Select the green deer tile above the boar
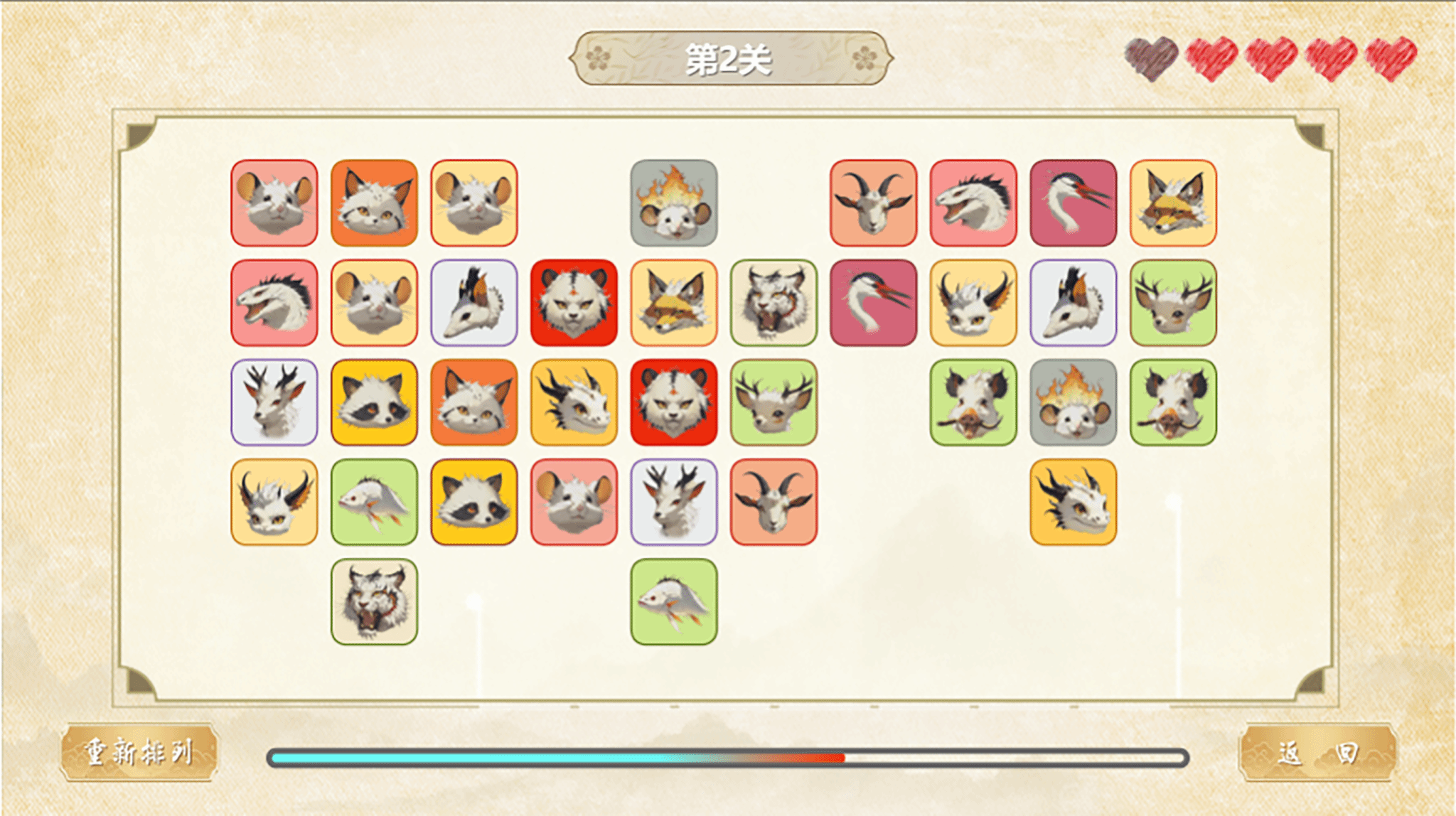 point(1173,303)
